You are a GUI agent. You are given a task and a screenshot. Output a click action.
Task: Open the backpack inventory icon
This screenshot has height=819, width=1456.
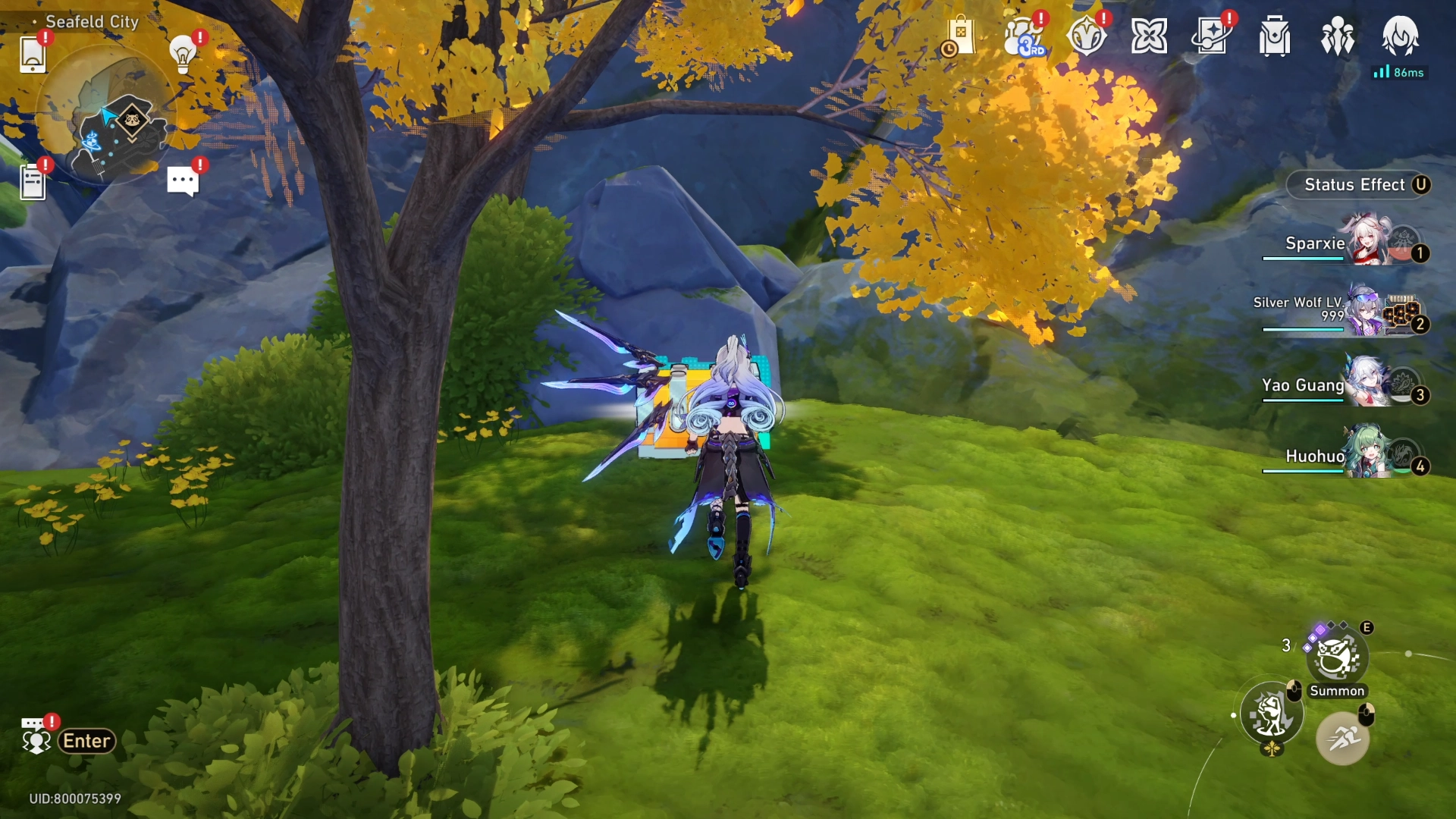click(x=1275, y=37)
